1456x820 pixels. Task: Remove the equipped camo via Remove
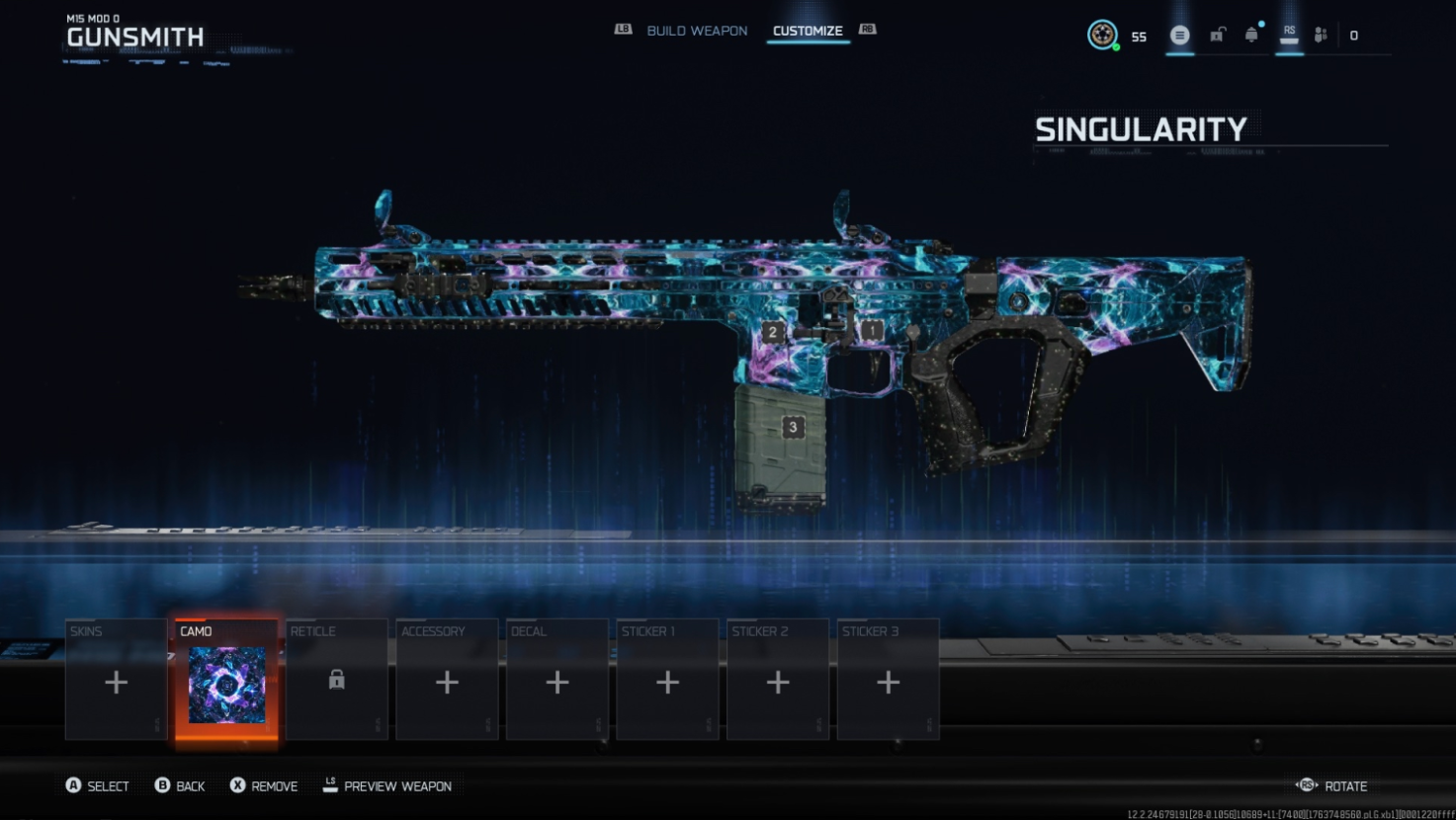coord(274,786)
